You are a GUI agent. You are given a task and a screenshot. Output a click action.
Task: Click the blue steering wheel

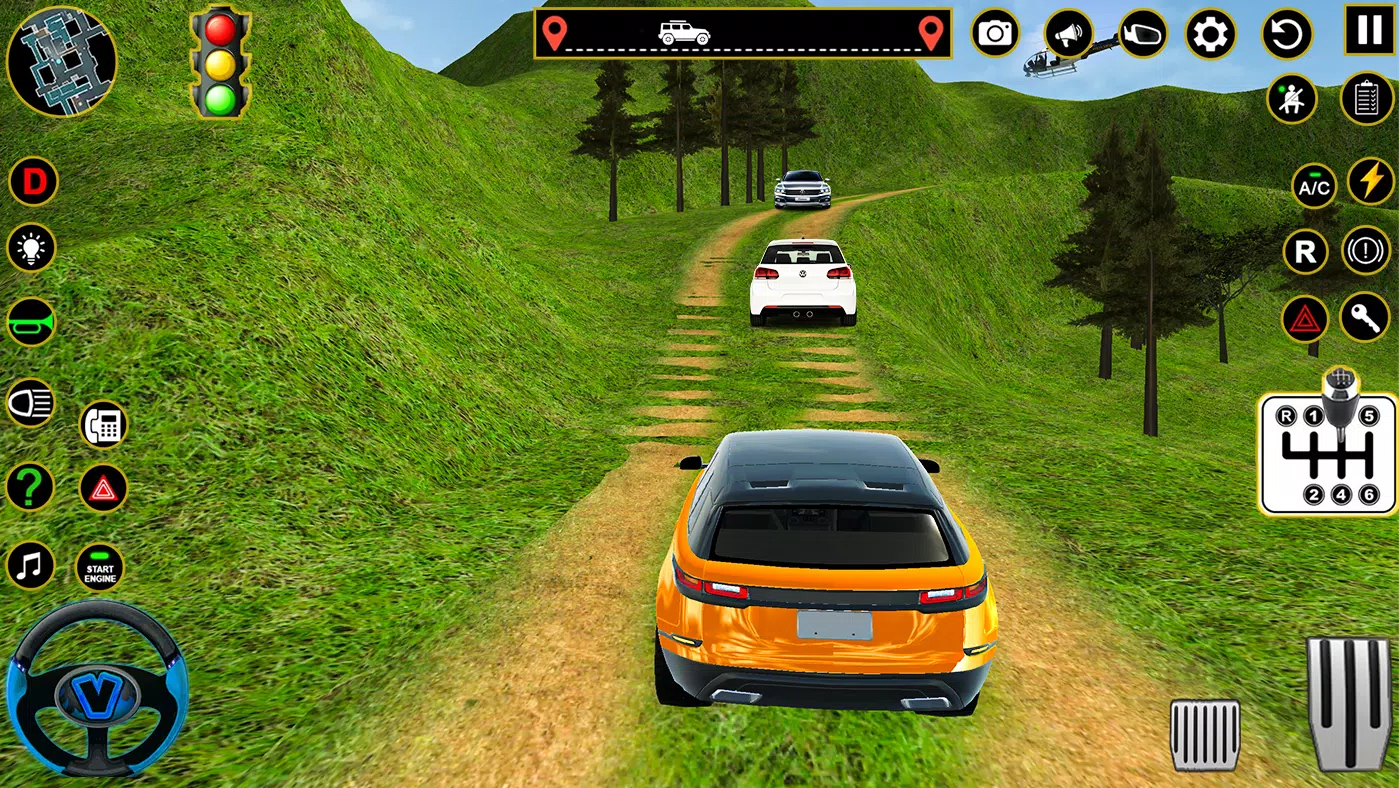(x=96, y=690)
